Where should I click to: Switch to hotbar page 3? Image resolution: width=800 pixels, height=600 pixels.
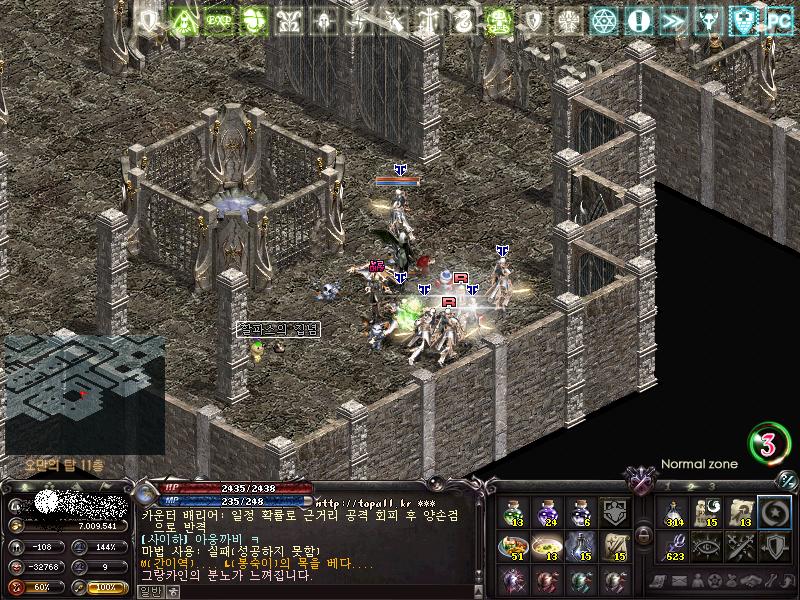coord(713,486)
